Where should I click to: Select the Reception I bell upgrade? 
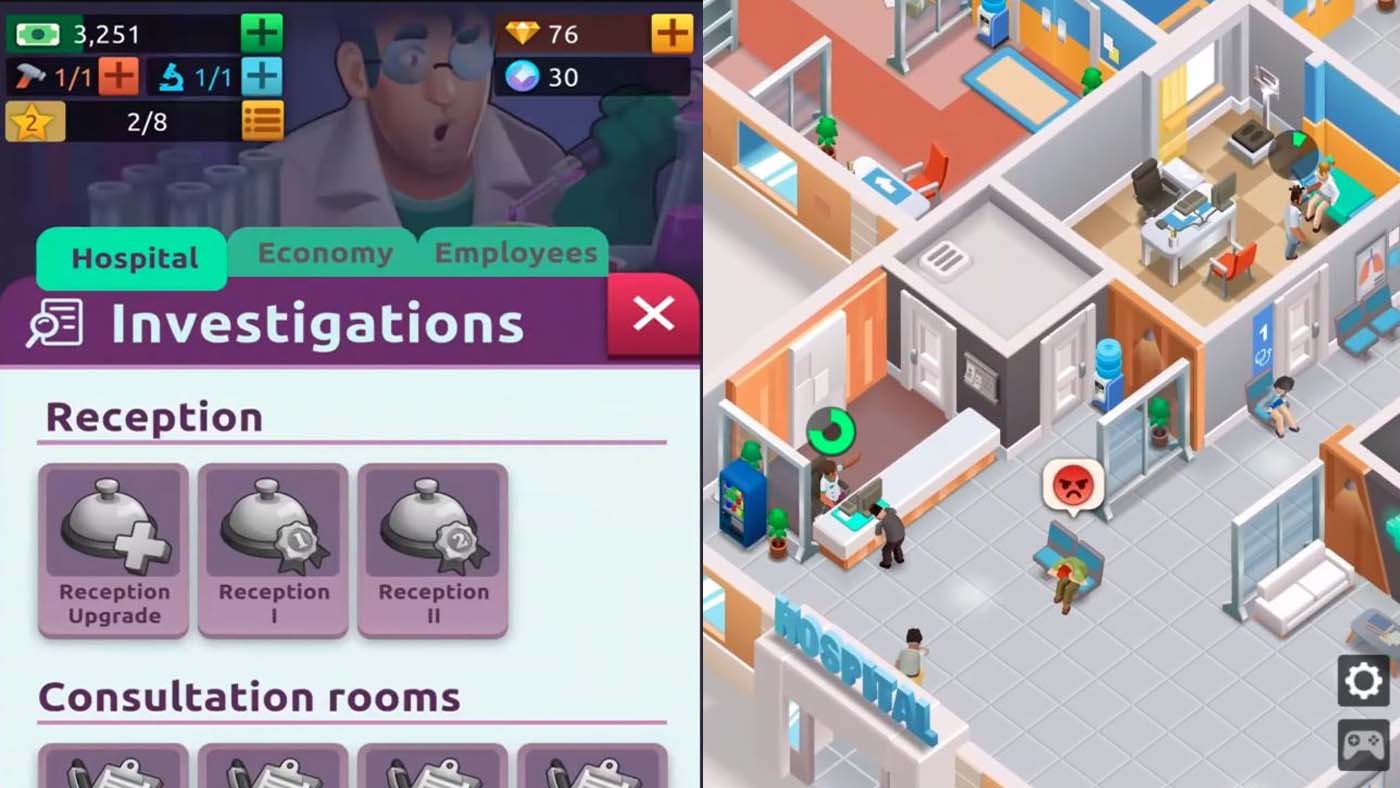coord(272,523)
